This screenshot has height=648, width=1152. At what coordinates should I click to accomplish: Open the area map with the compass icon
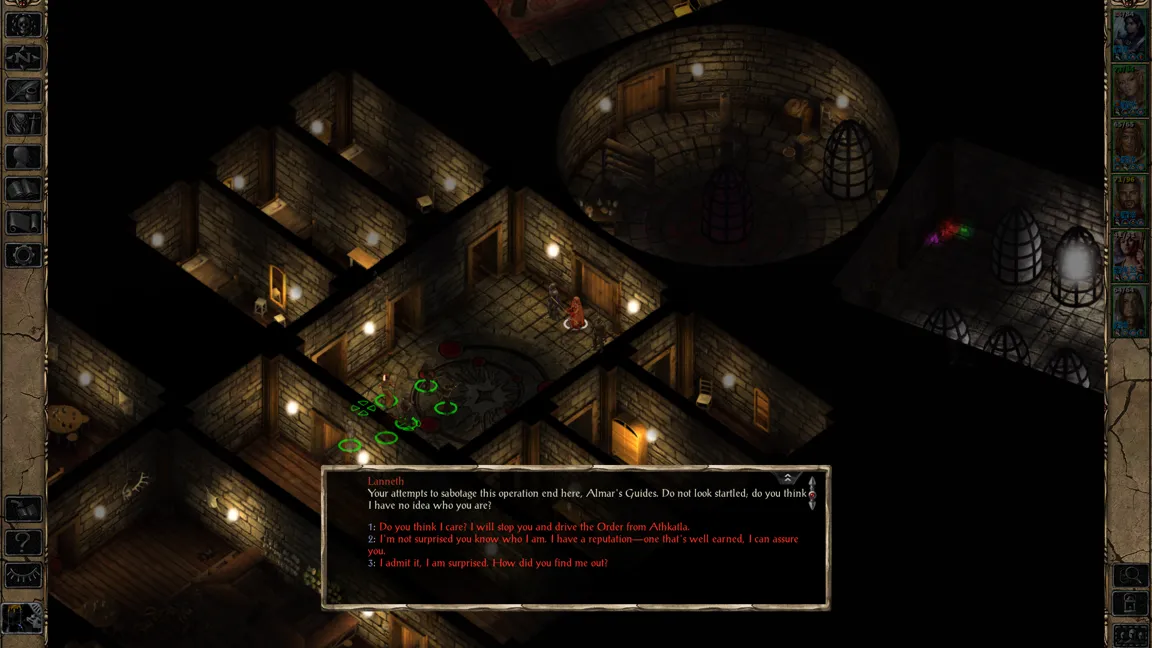point(24,58)
